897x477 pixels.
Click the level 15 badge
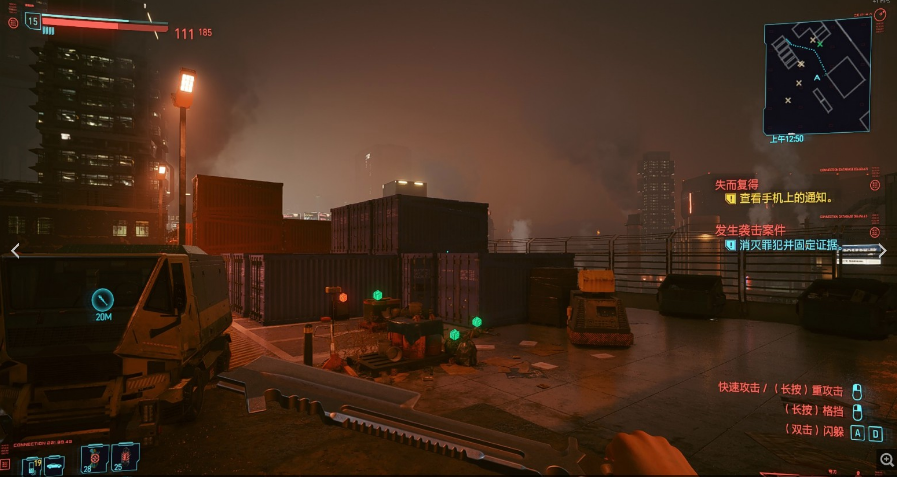(x=33, y=21)
